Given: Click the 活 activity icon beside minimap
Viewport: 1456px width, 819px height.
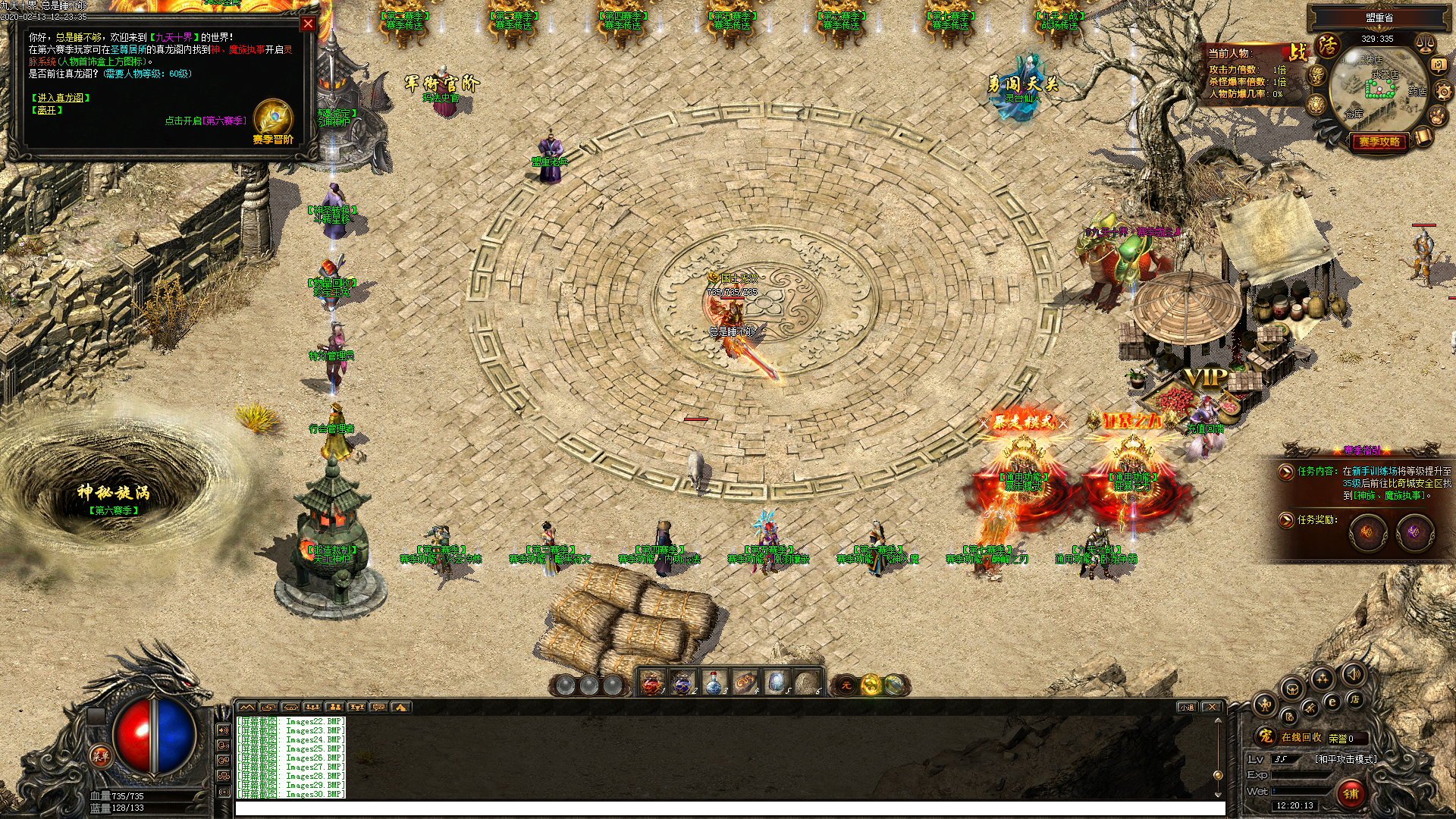Looking at the screenshot, I should pyautogui.click(x=1328, y=45).
